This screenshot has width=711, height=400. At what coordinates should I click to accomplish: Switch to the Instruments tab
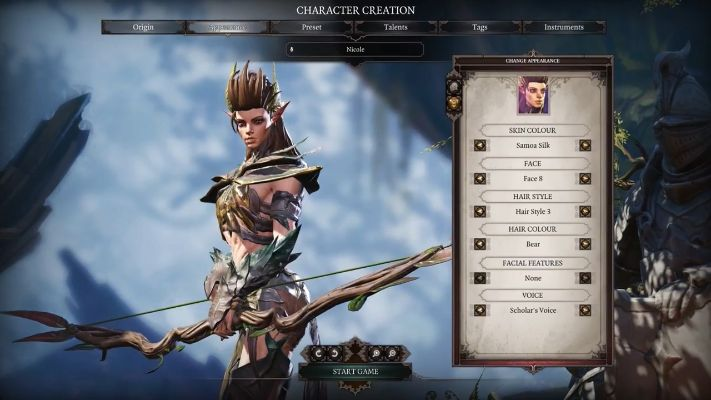(563, 27)
